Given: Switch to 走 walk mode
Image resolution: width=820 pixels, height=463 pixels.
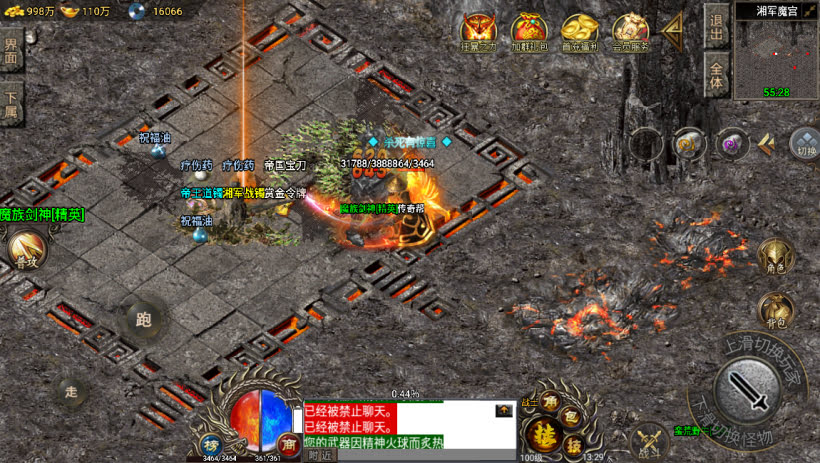Looking at the screenshot, I should pos(72,393).
